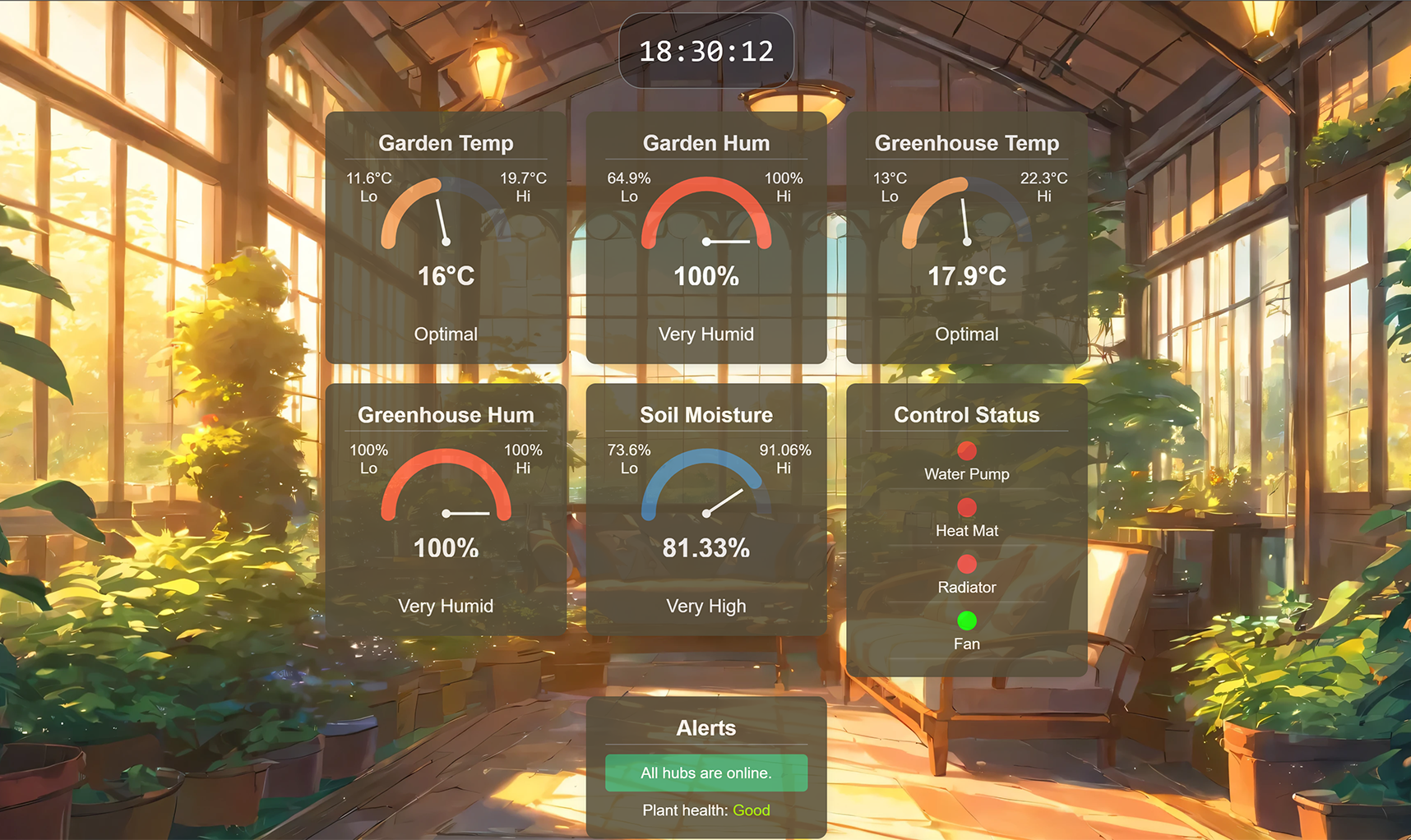Click the 81.33% soil moisture reading
Image resolution: width=1411 pixels, height=840 pixels.
705,547
